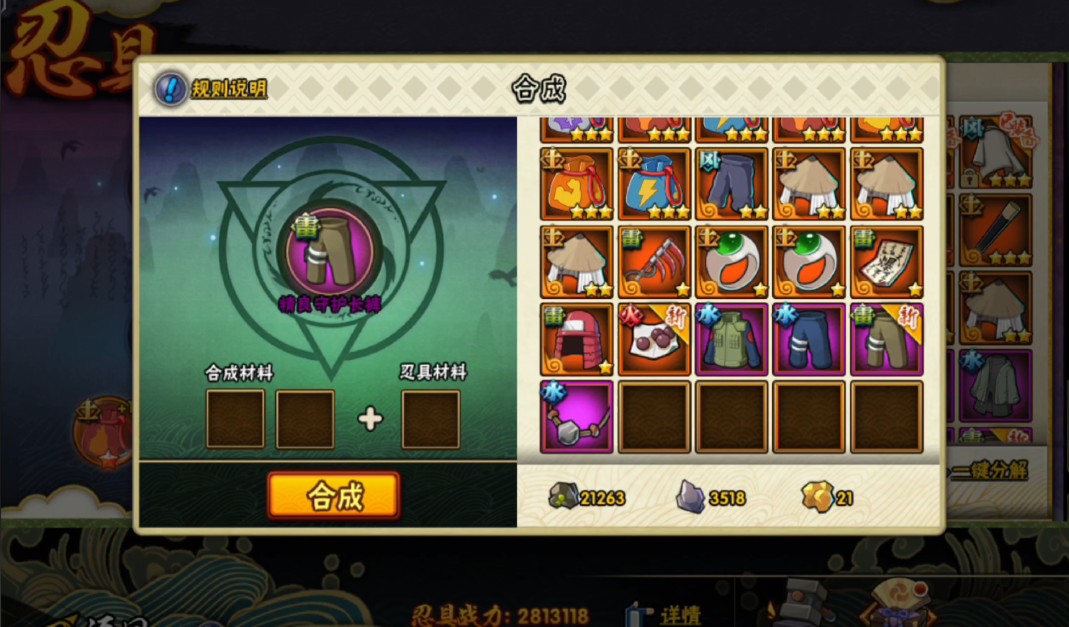Choose the purple water necklace item
1069x627 pixels.
(x=577, y=416)
